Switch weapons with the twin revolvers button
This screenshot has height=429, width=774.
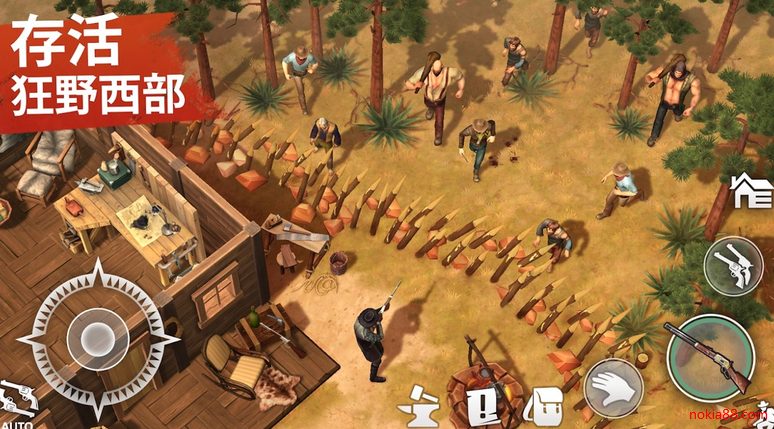pos(733,266)
